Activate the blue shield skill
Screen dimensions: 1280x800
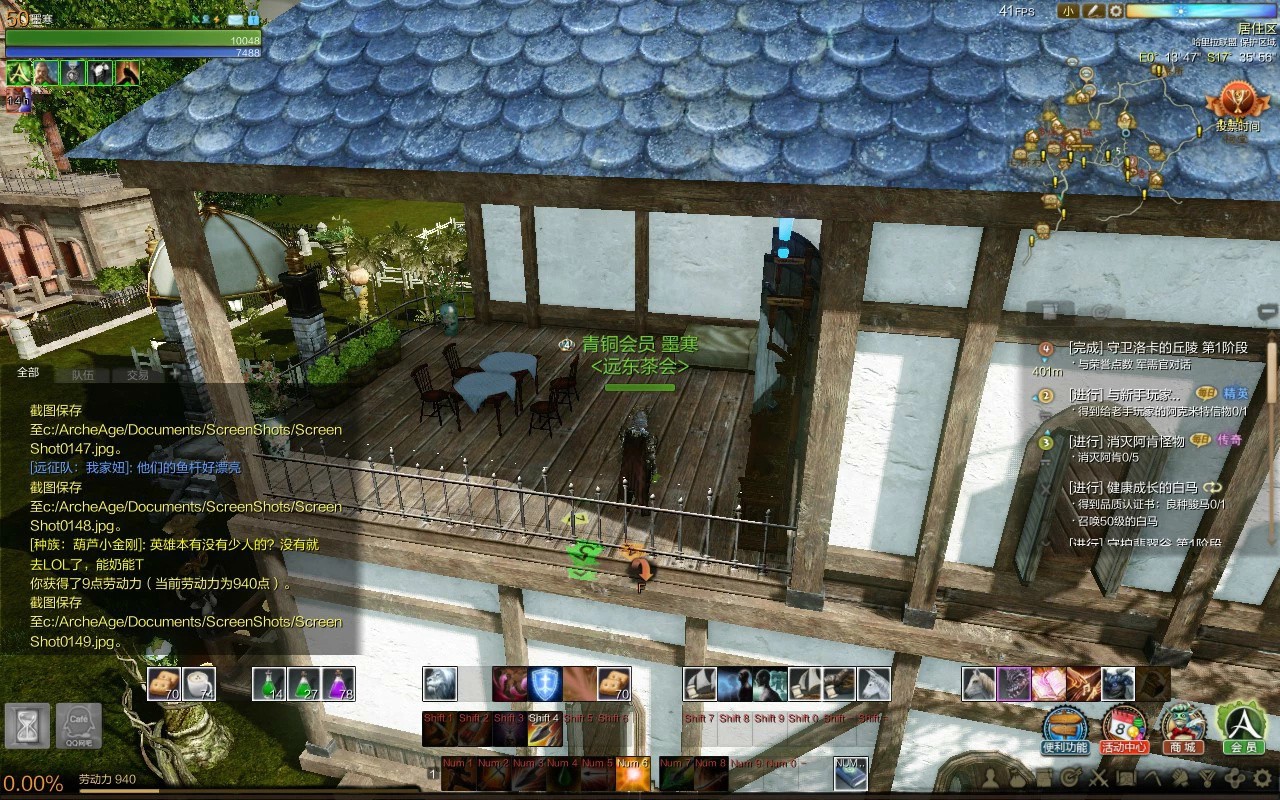(545, 684)
